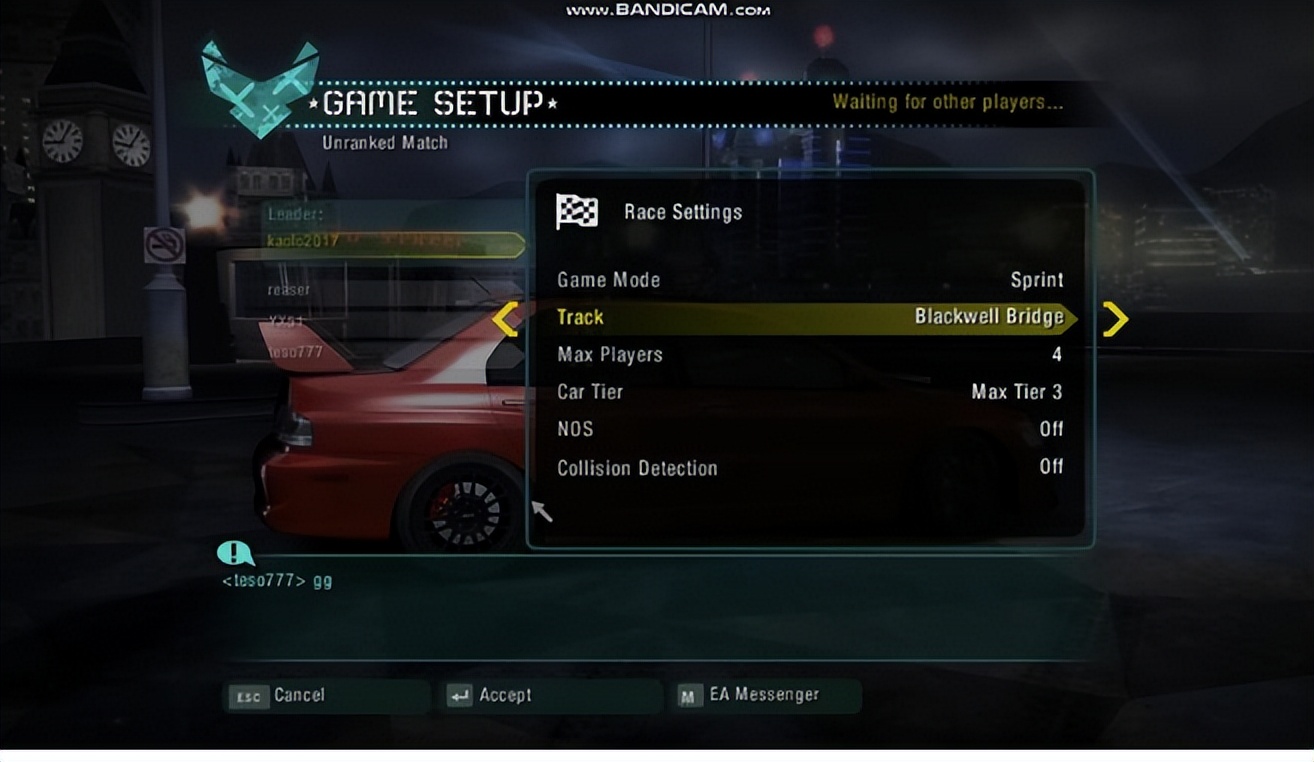Select lobby leader kaolo2017 in player list
The width and height of the screenshot is (1314, 762).
tap(303, 242)
